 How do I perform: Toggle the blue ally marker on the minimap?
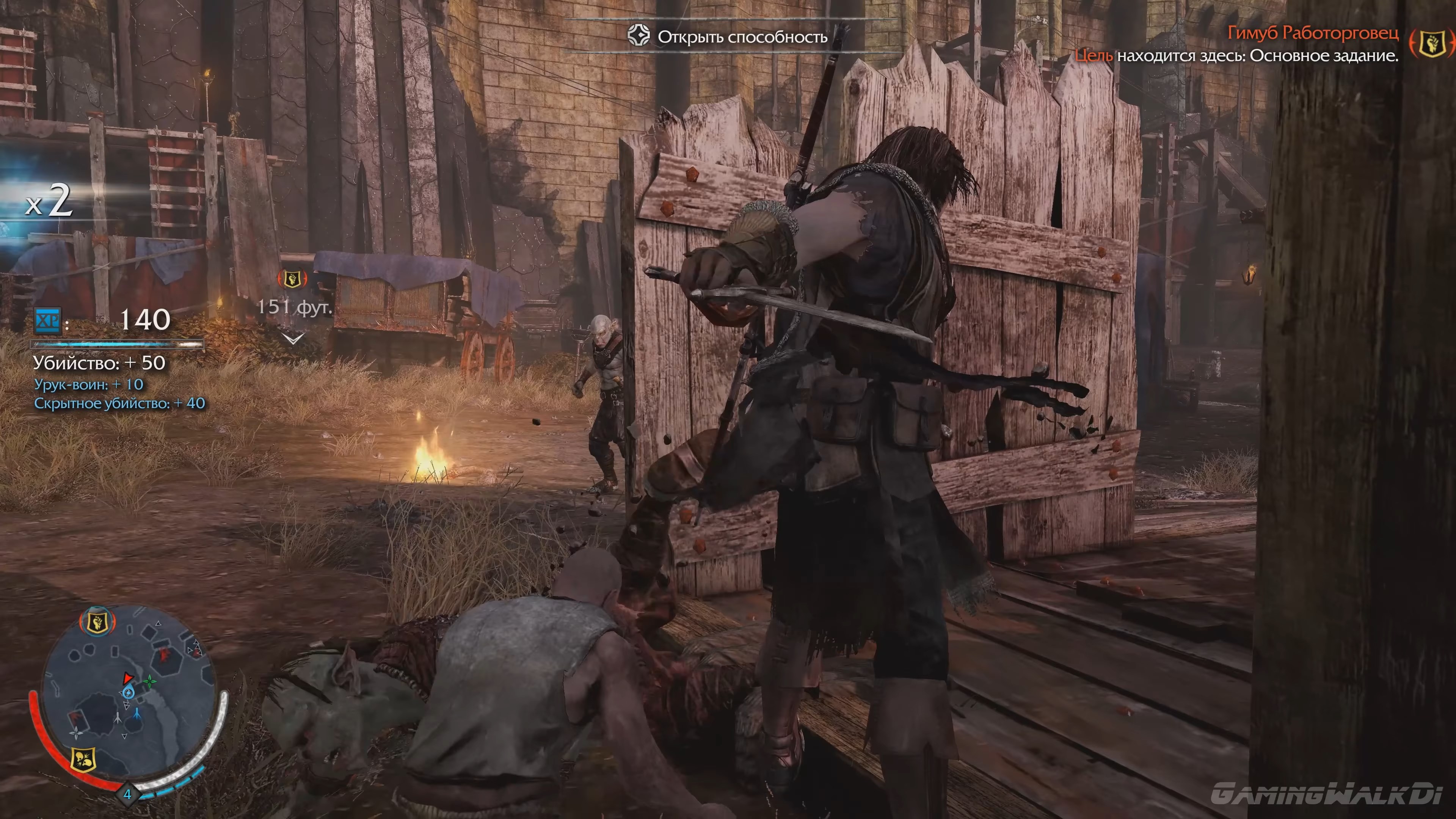click(x=137, y=714)
